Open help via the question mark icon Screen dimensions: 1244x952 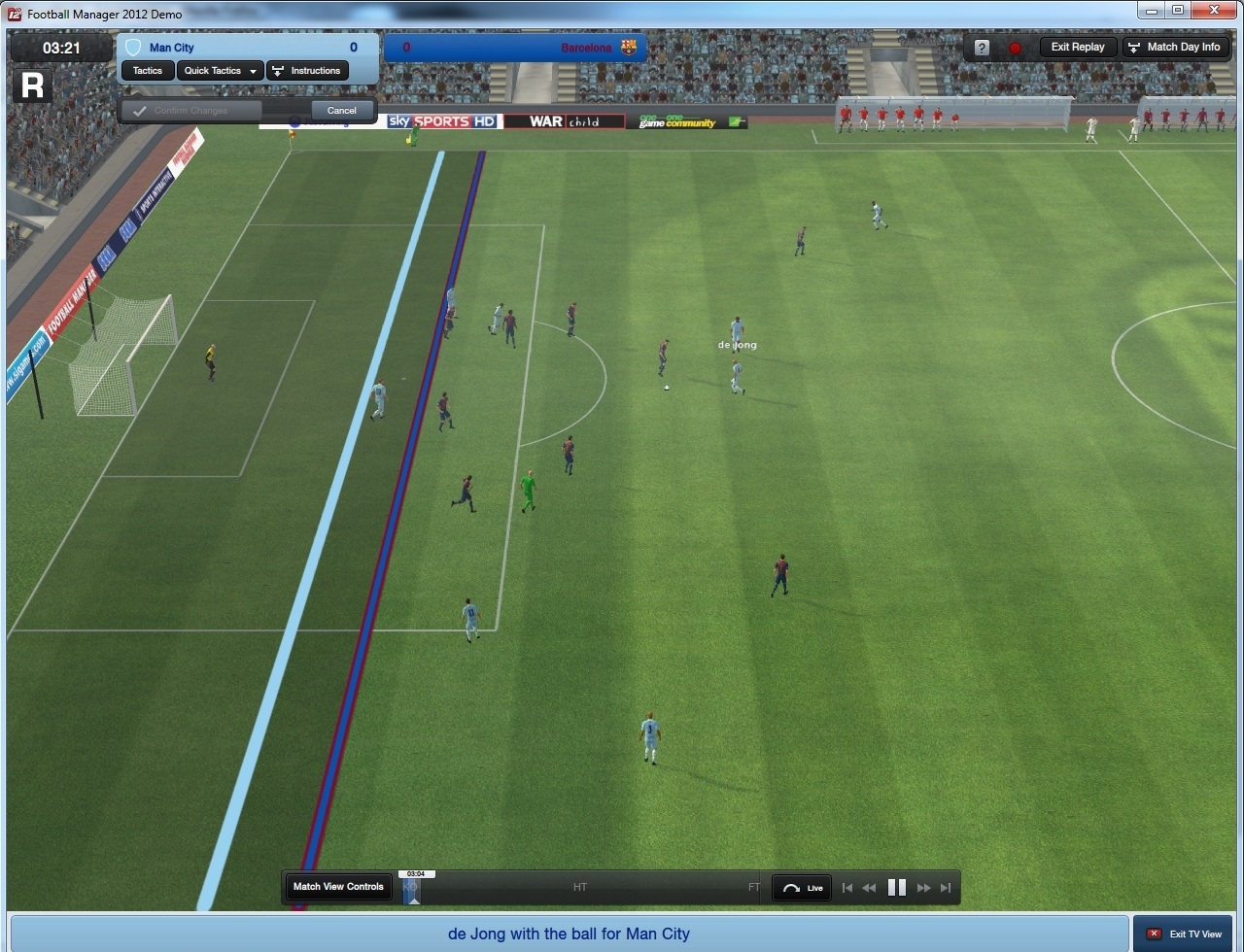point(980,47)
